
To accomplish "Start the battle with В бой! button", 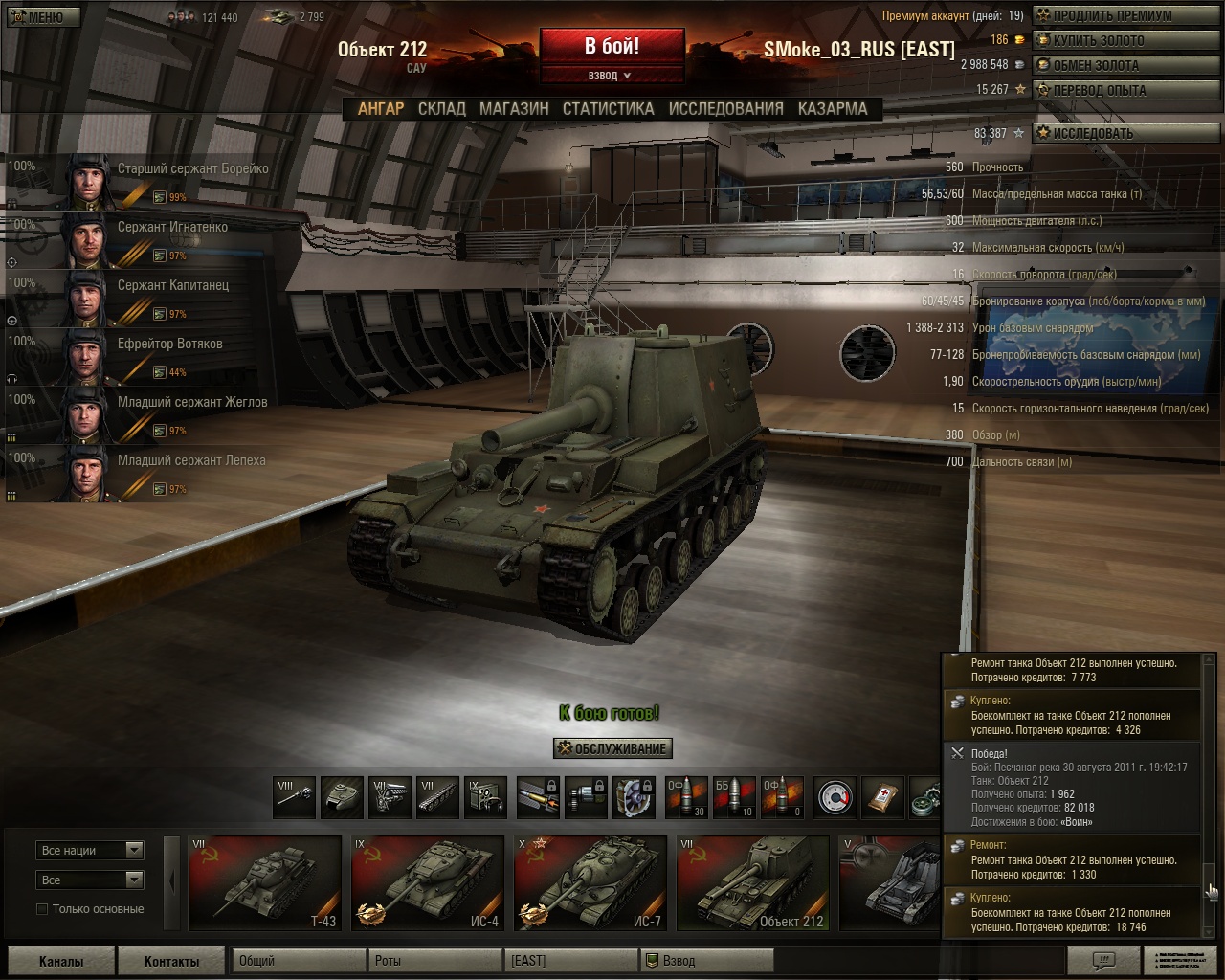I will [612, 46].
